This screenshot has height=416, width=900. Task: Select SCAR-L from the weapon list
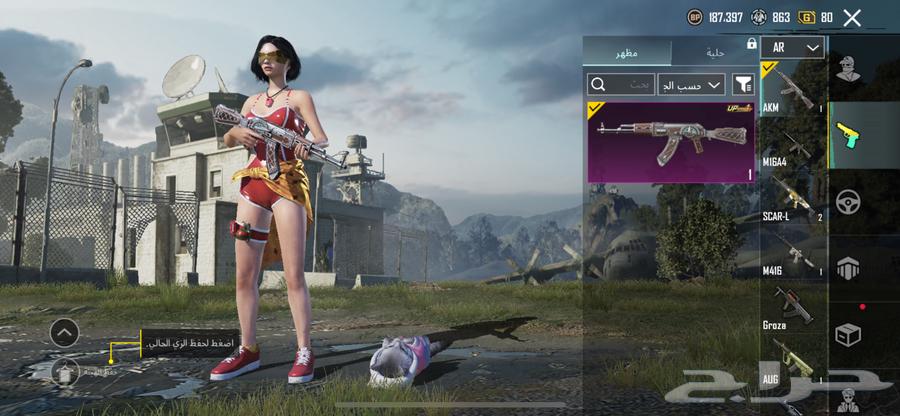tap(793, 200)
